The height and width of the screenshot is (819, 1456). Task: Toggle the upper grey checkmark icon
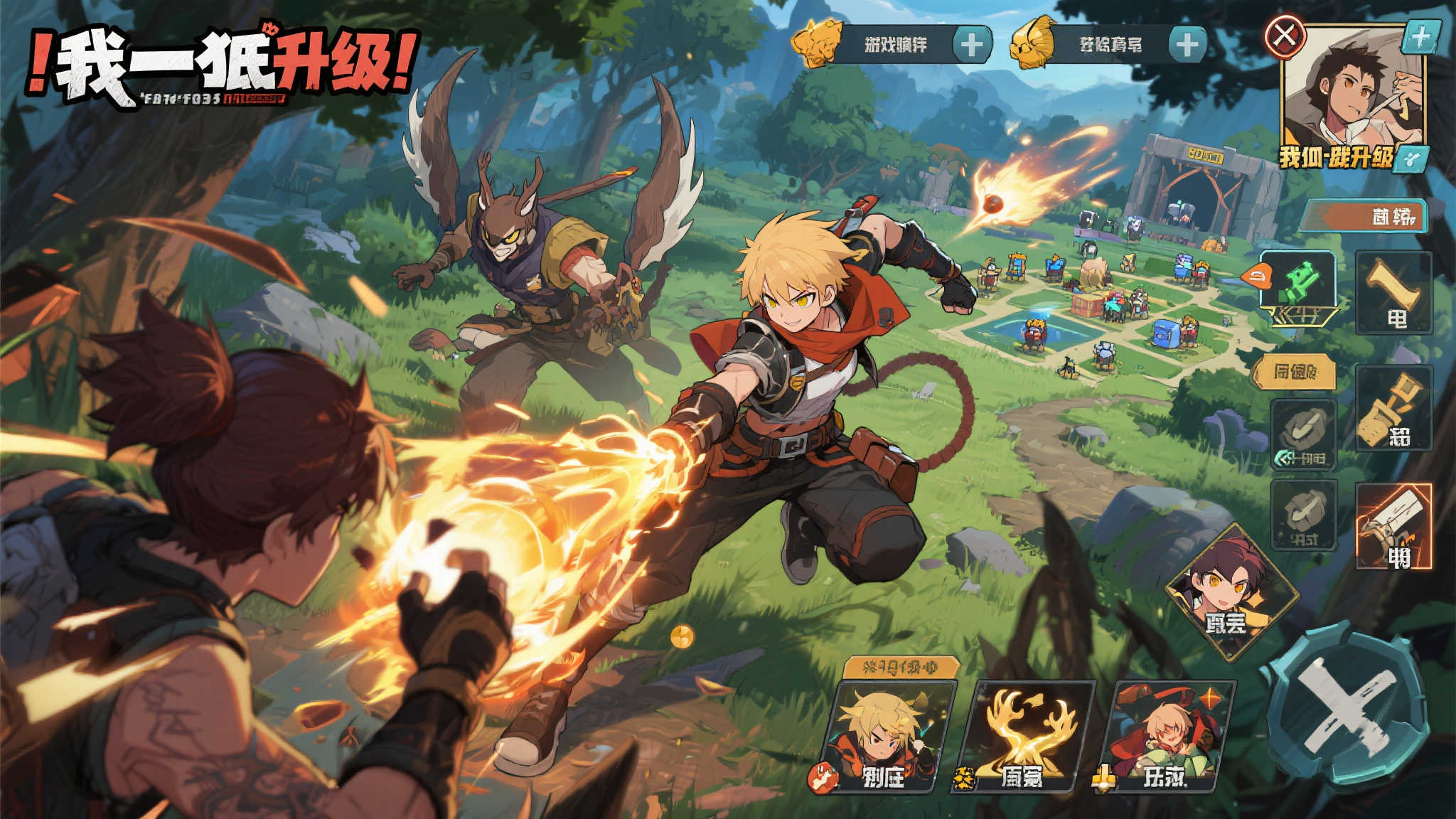pos(1304,434)
